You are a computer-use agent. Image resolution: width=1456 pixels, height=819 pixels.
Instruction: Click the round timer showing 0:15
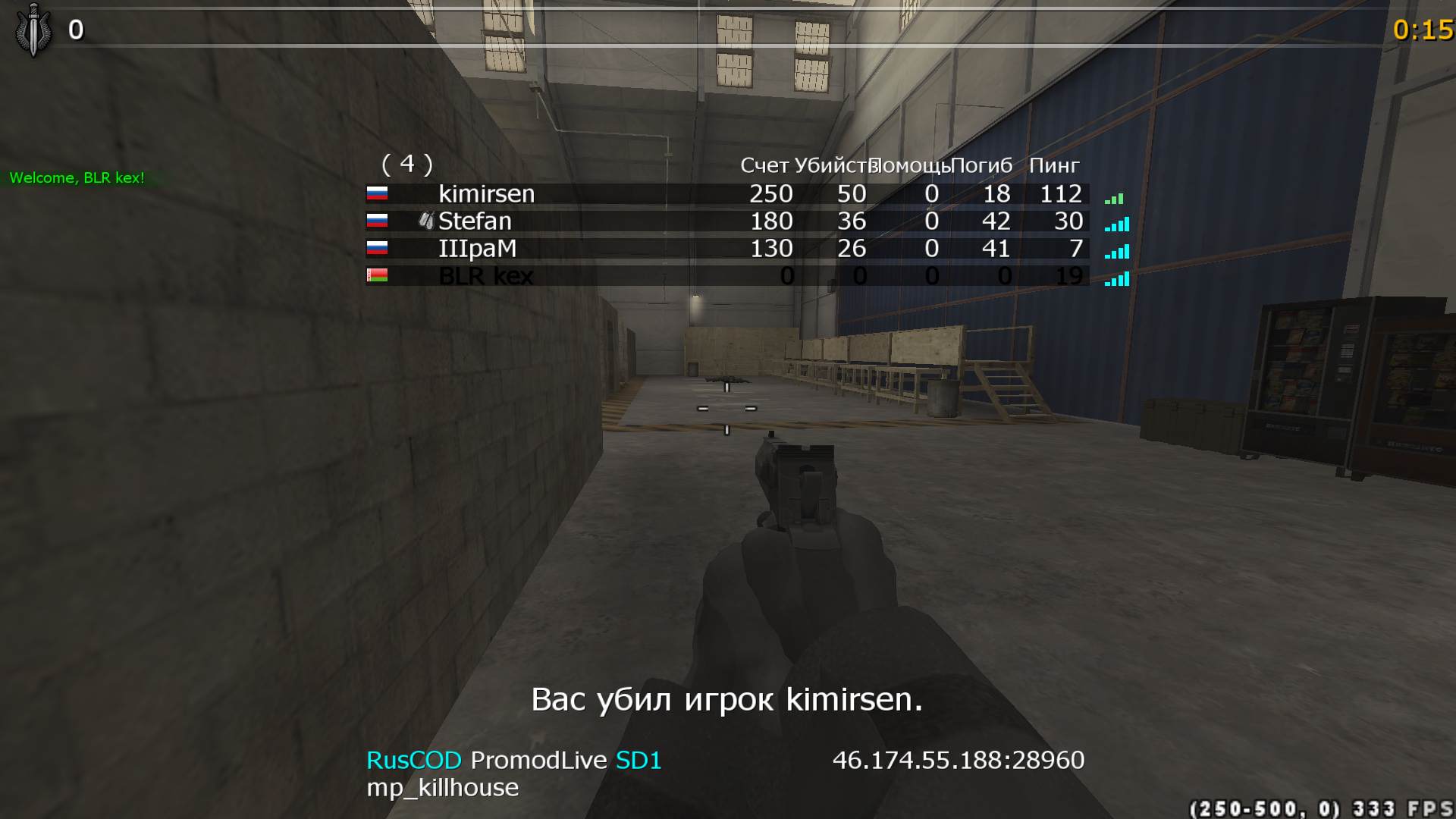point(1423,31)
